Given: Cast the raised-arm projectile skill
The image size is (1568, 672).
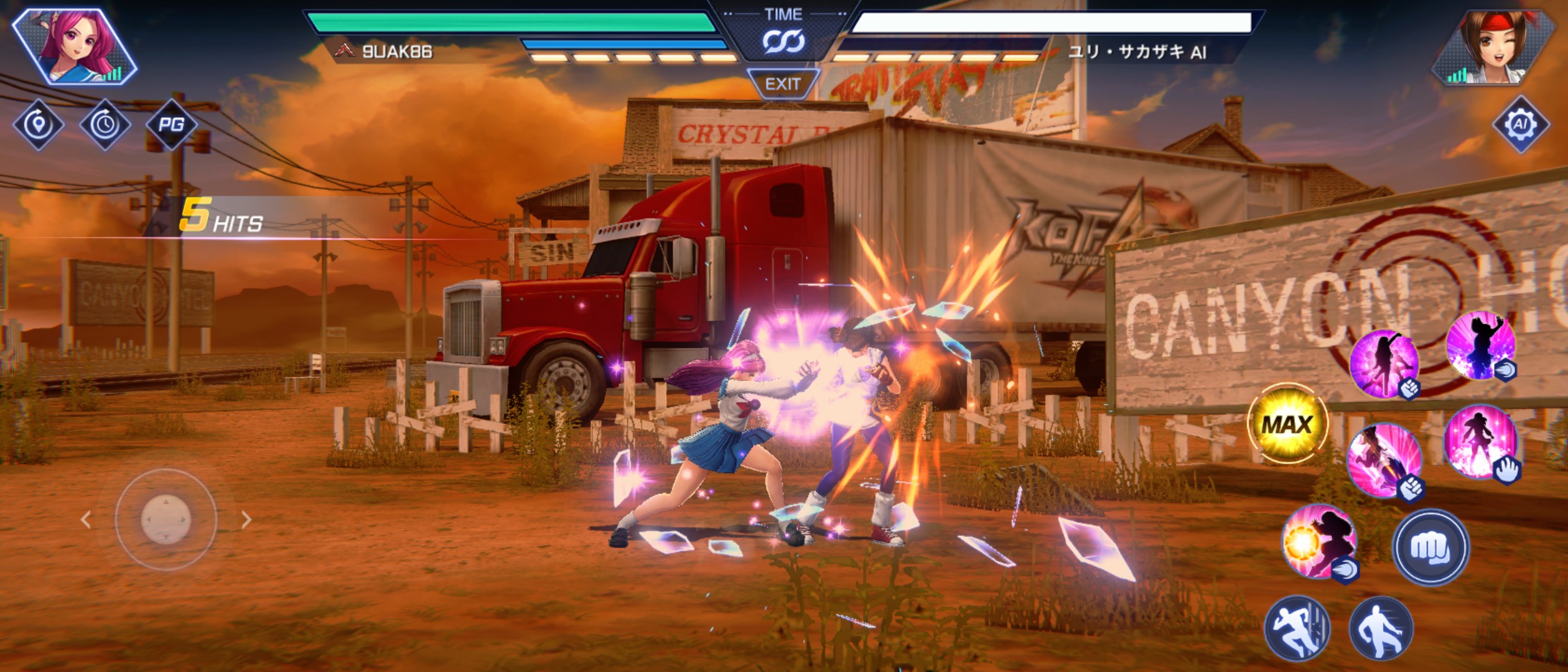Looking at the screenshot, I should [x=1480, y=346].
